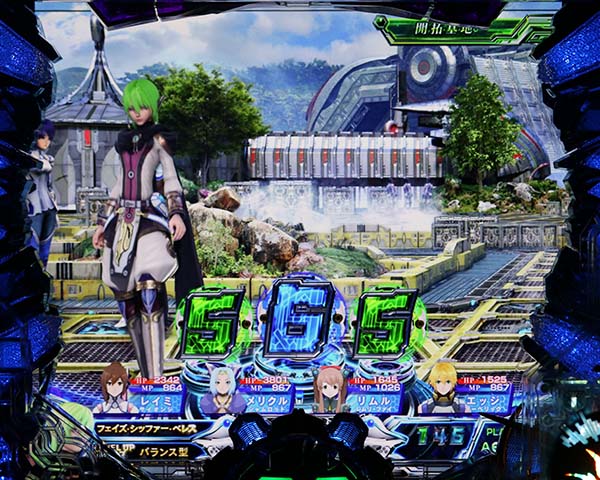Click the blue center reel showing 6

tap(301, 322)
